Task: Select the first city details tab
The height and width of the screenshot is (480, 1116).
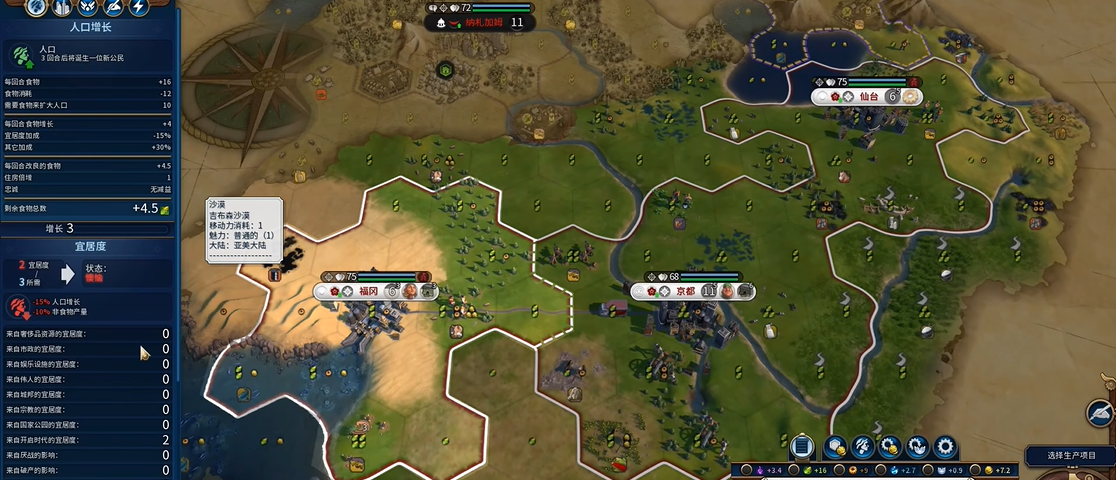Action: pyautogui.click(x=36, y=8)
